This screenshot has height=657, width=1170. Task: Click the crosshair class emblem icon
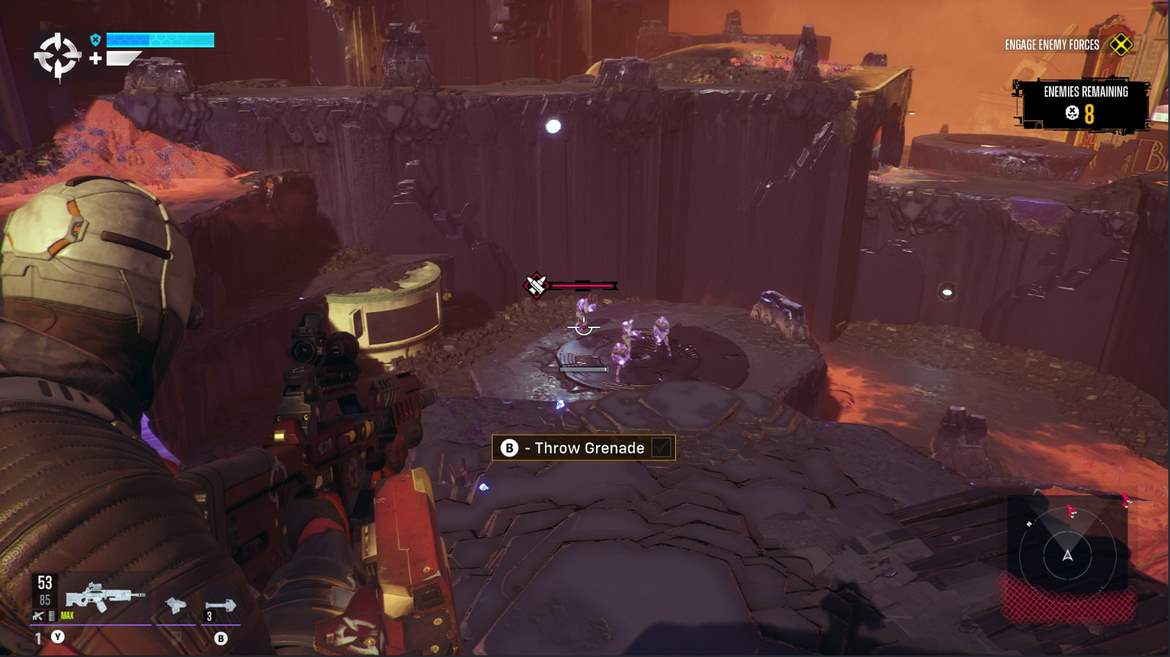click(x=57, y=56)
